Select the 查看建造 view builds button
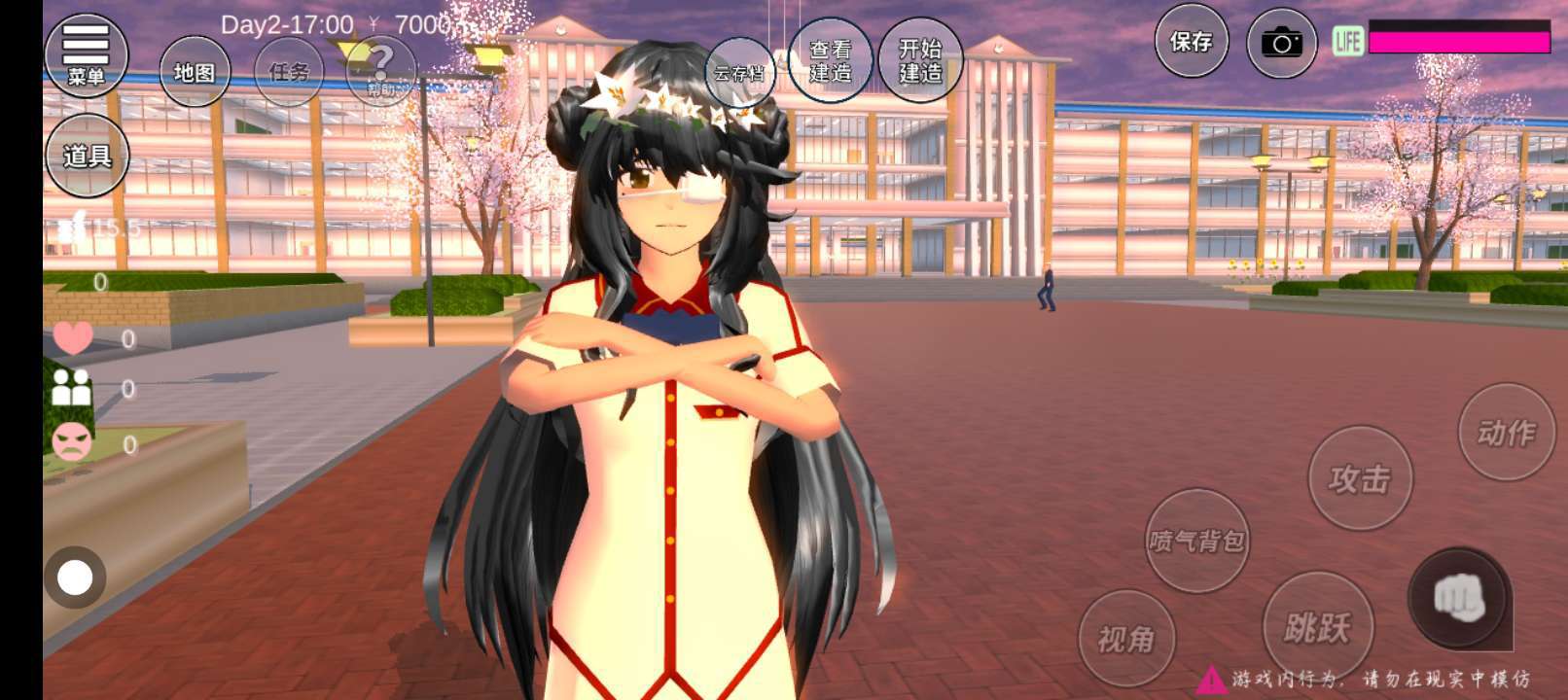 tap(830, 60)
